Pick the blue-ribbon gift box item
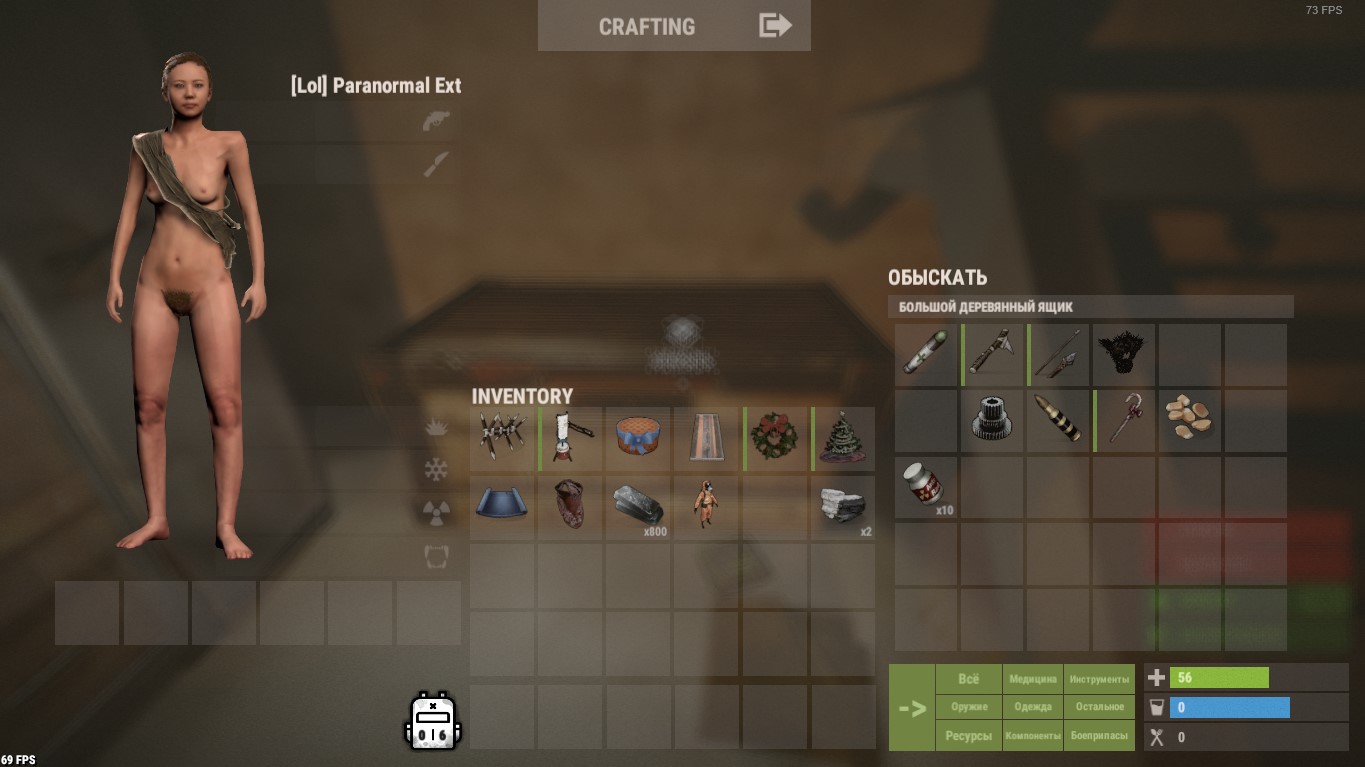 637,438
